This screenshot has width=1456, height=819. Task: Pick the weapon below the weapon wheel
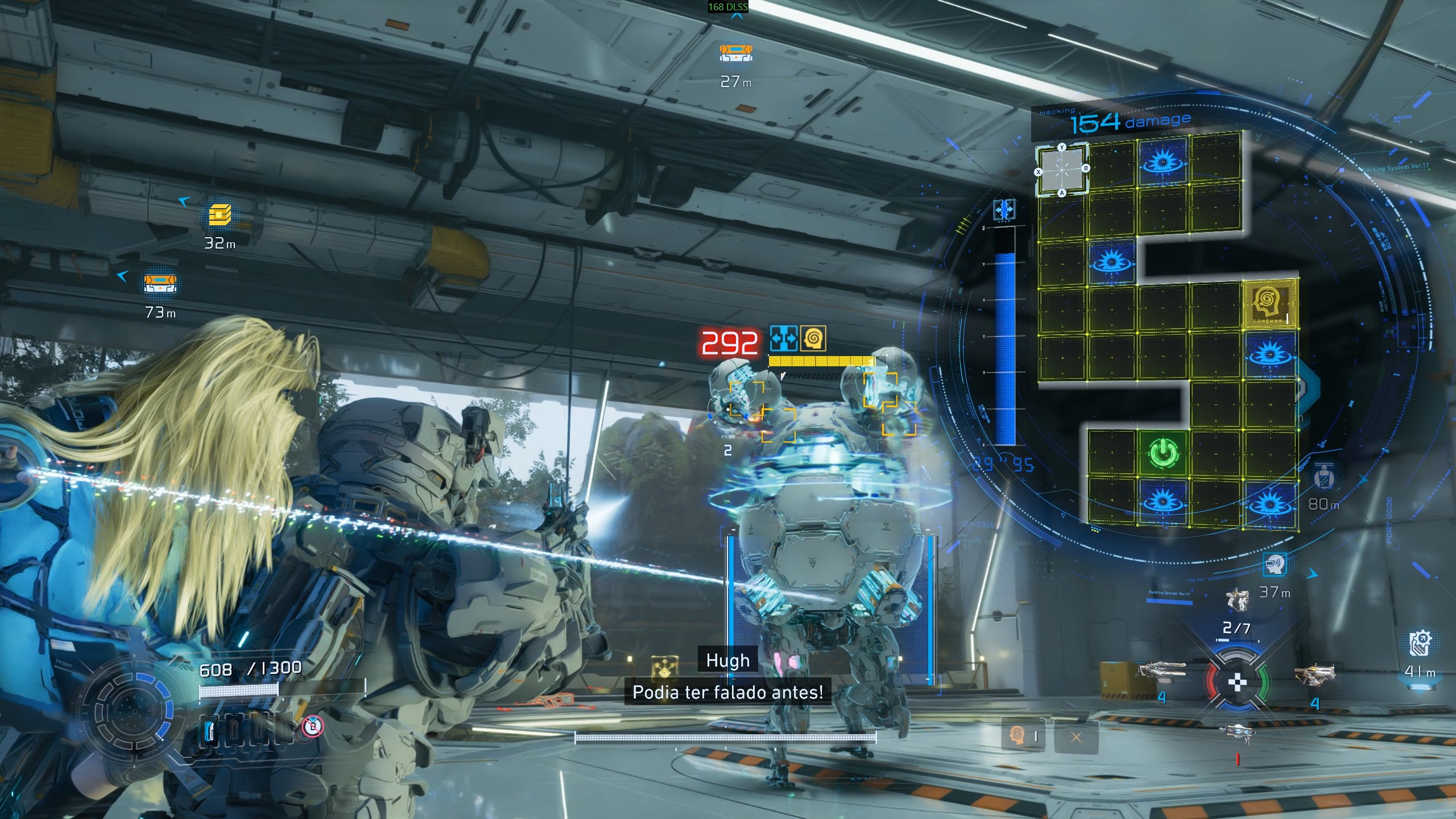pos(1237,733)
